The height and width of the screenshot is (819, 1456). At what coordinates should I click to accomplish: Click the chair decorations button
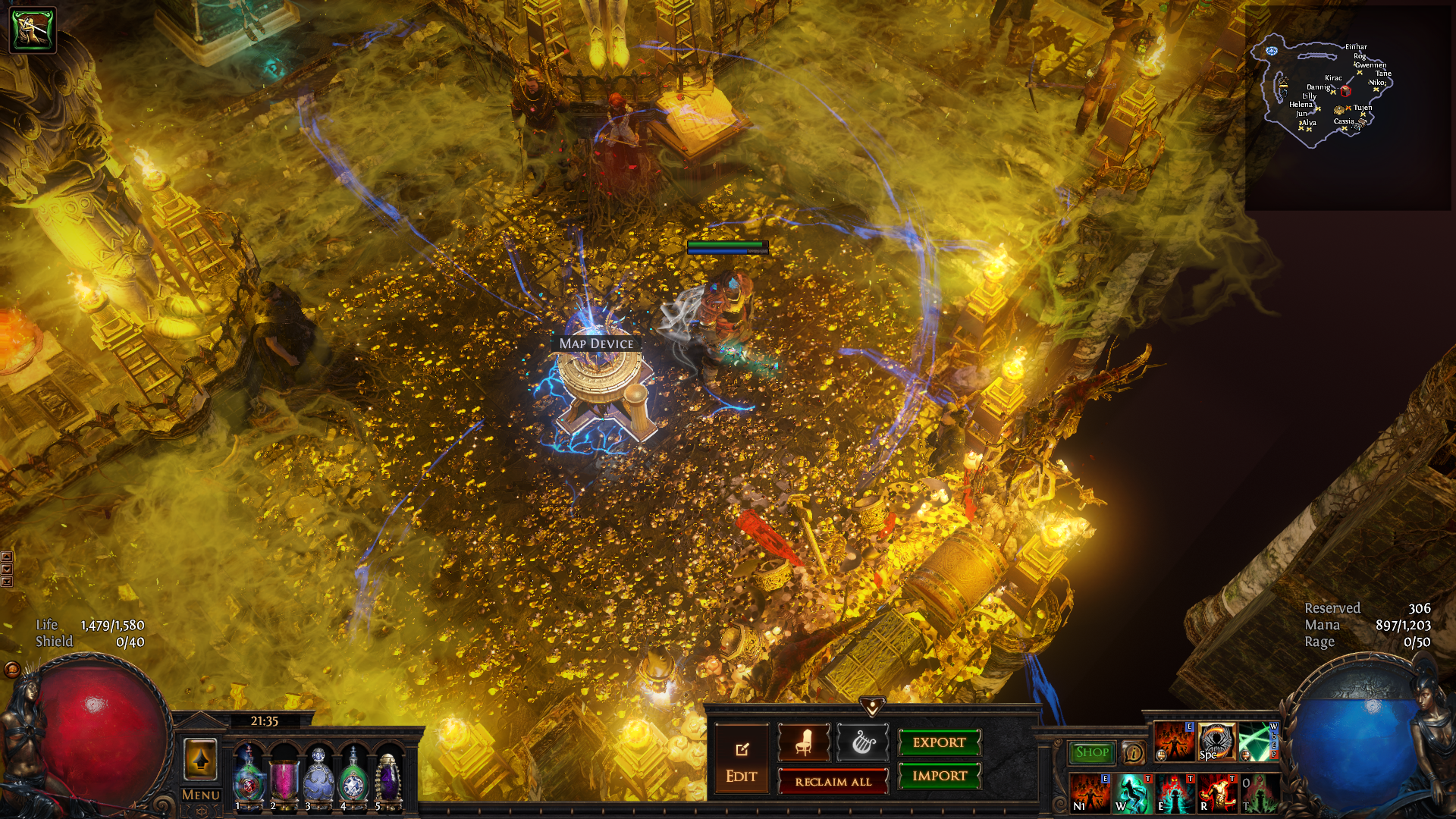pyautogui.click(x=804, y=742)
